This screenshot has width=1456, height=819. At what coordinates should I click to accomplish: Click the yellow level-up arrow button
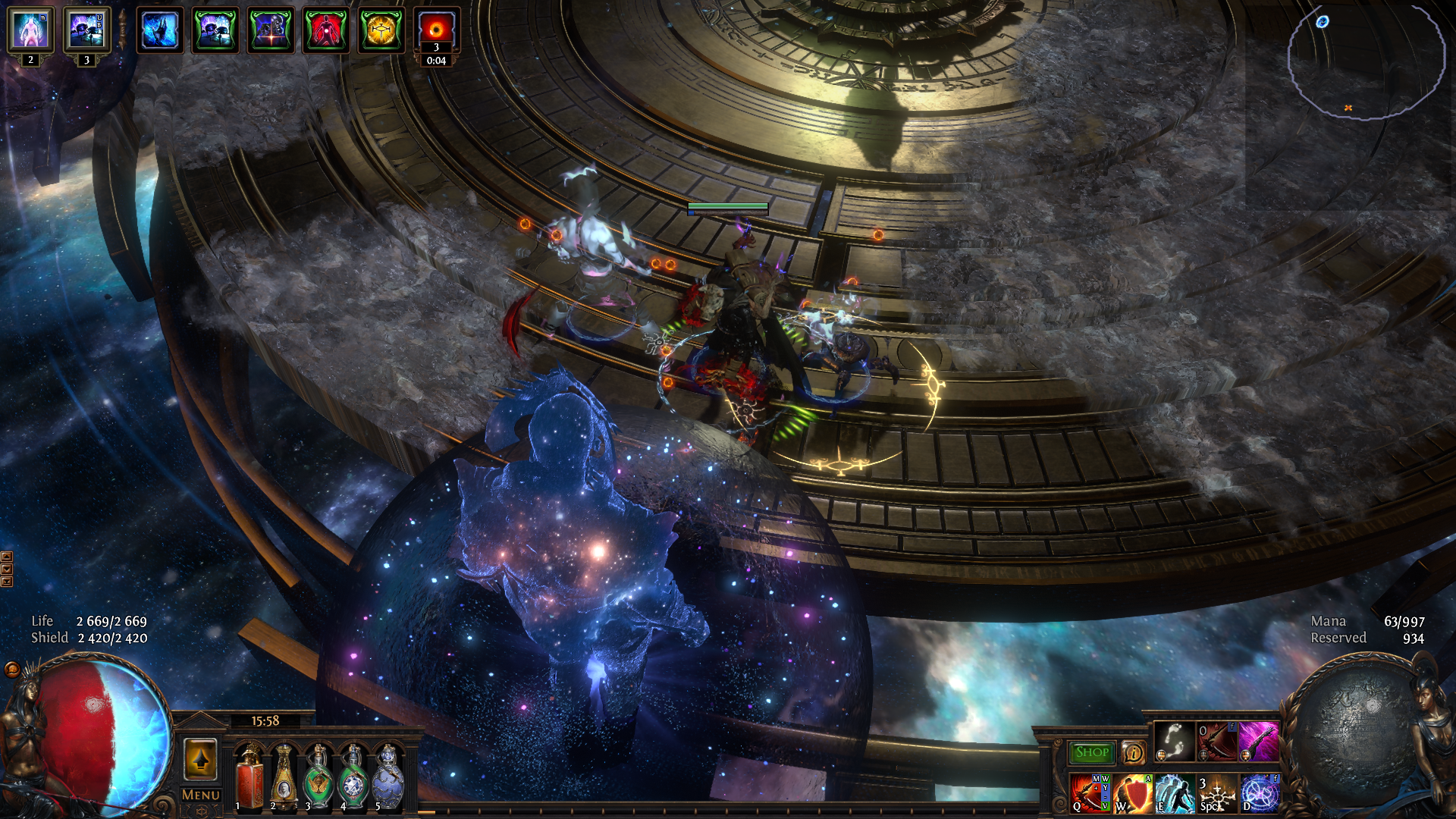201,759
